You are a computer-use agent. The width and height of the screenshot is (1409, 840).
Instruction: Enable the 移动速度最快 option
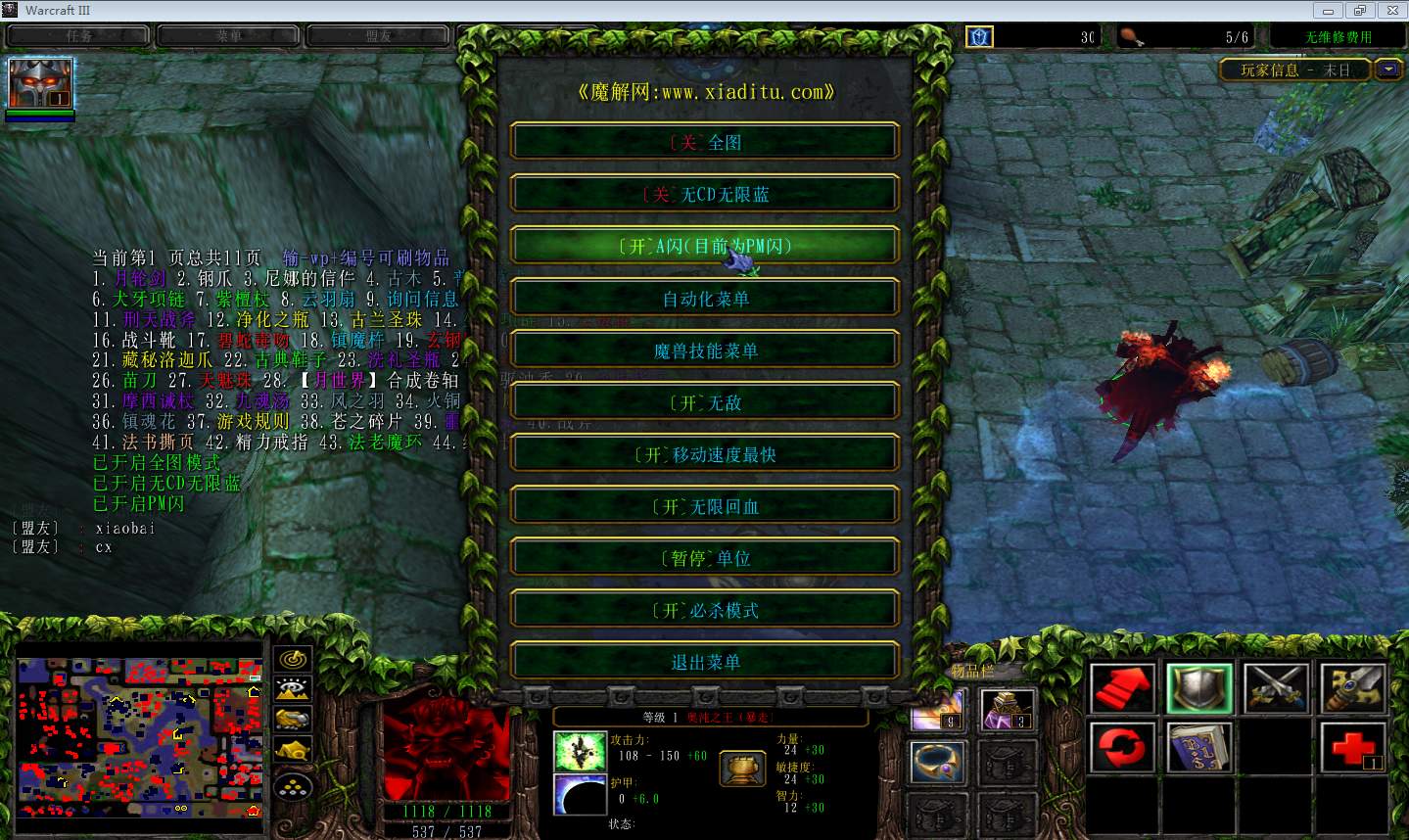point(704,454)
